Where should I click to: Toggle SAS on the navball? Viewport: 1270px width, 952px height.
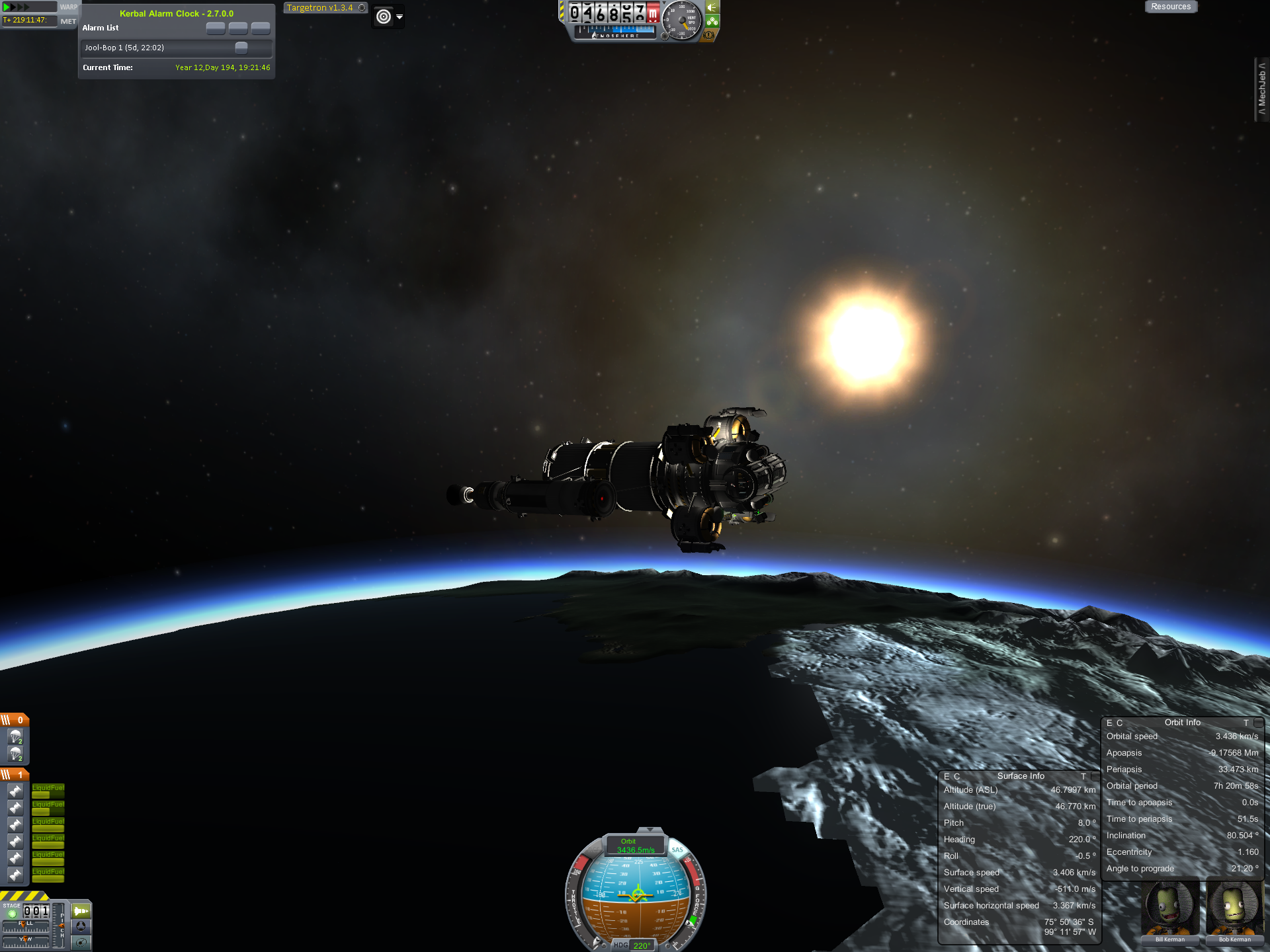tap(677, 850)
